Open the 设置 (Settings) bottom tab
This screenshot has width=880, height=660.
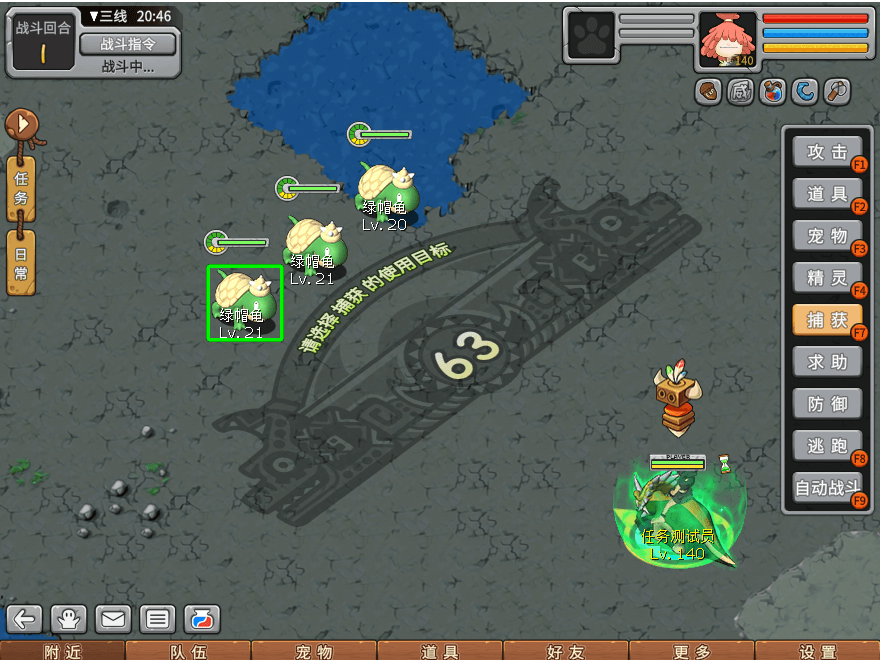817,651
